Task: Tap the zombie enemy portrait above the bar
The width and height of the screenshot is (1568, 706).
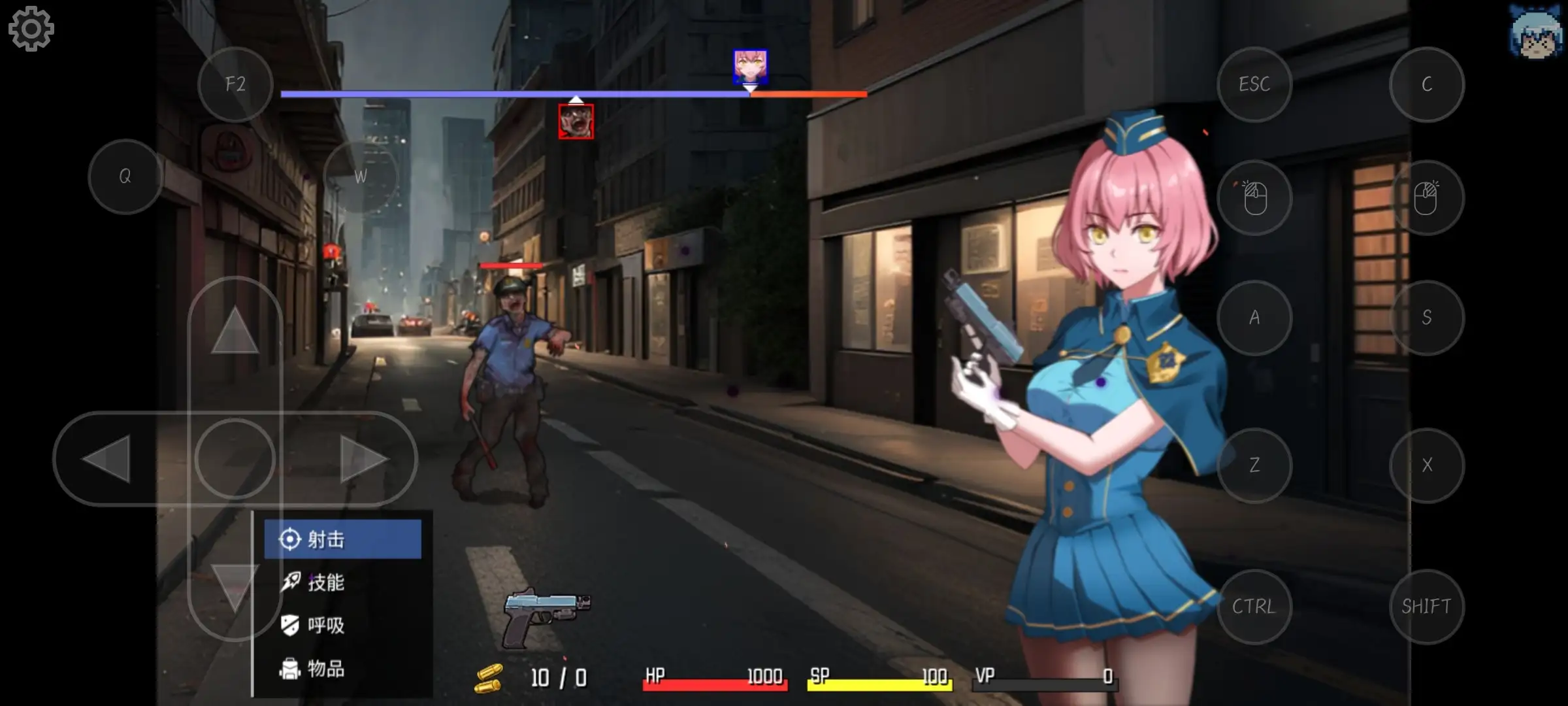Action: pos(576,120)
